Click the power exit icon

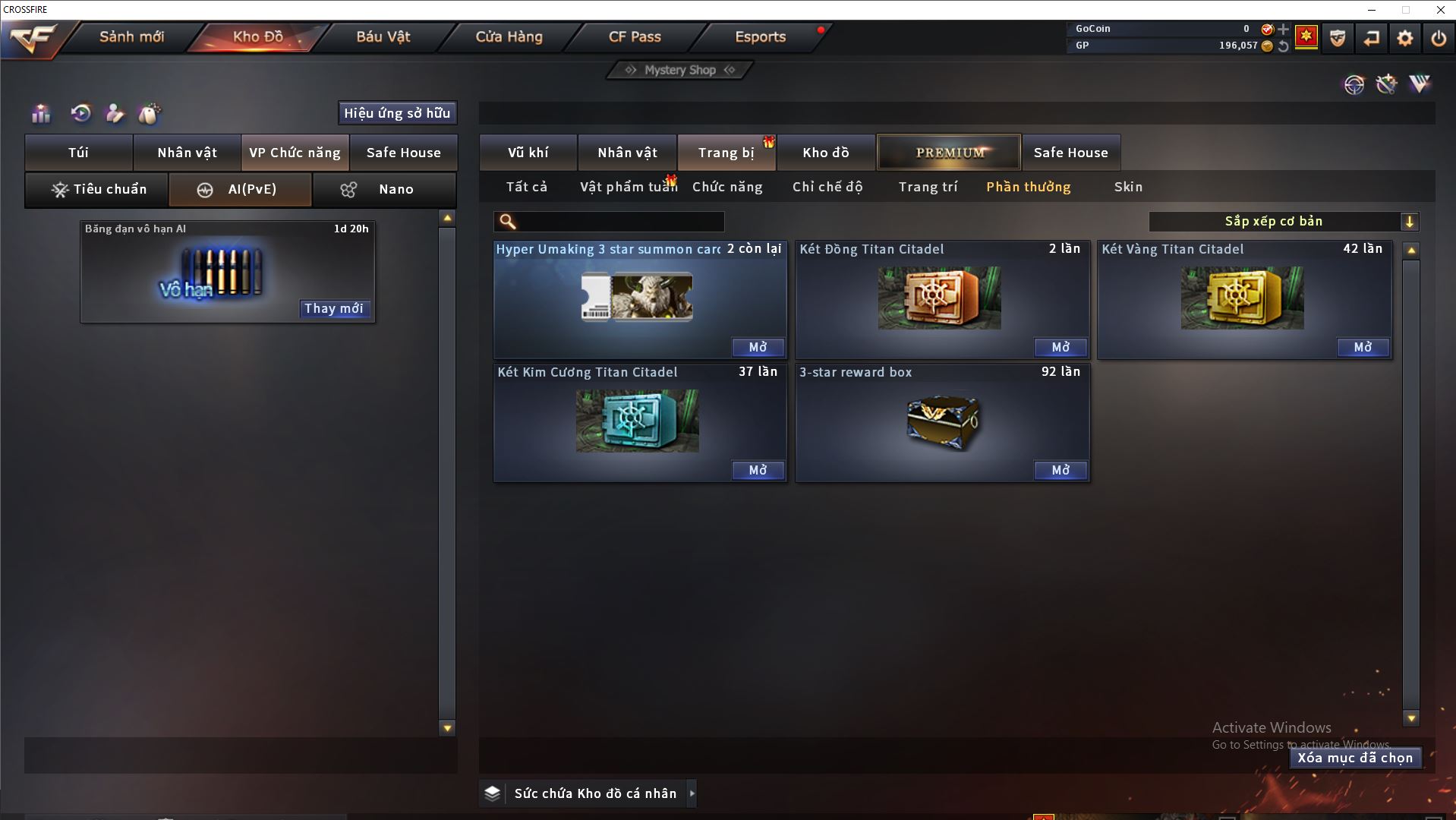tap(1438, 38)
